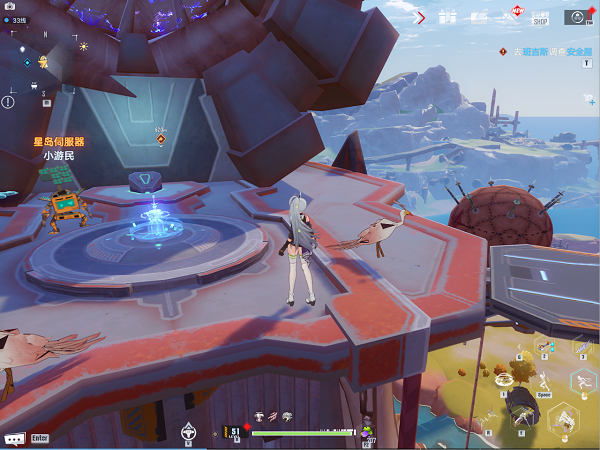The height and width of the screenshot is (450, 600).
Task: Open the SHOP menu
Action: [540, 16]
